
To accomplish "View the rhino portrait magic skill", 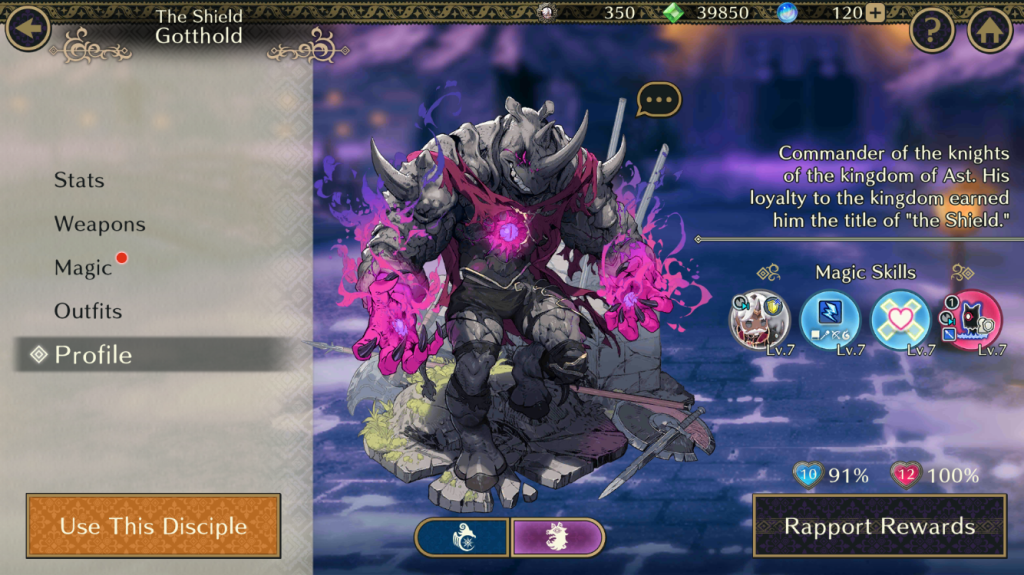I will point(759,320).
